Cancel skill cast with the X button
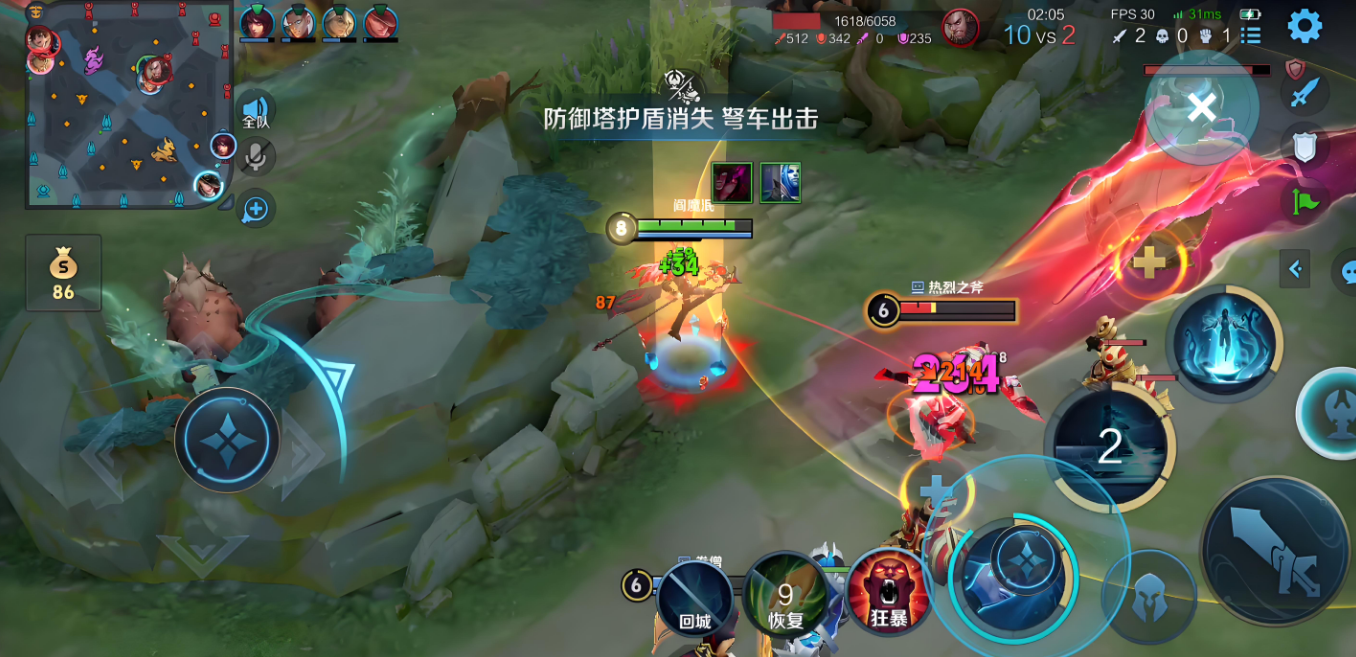Screen dimensions: 1356x657 click(1201, 107)
